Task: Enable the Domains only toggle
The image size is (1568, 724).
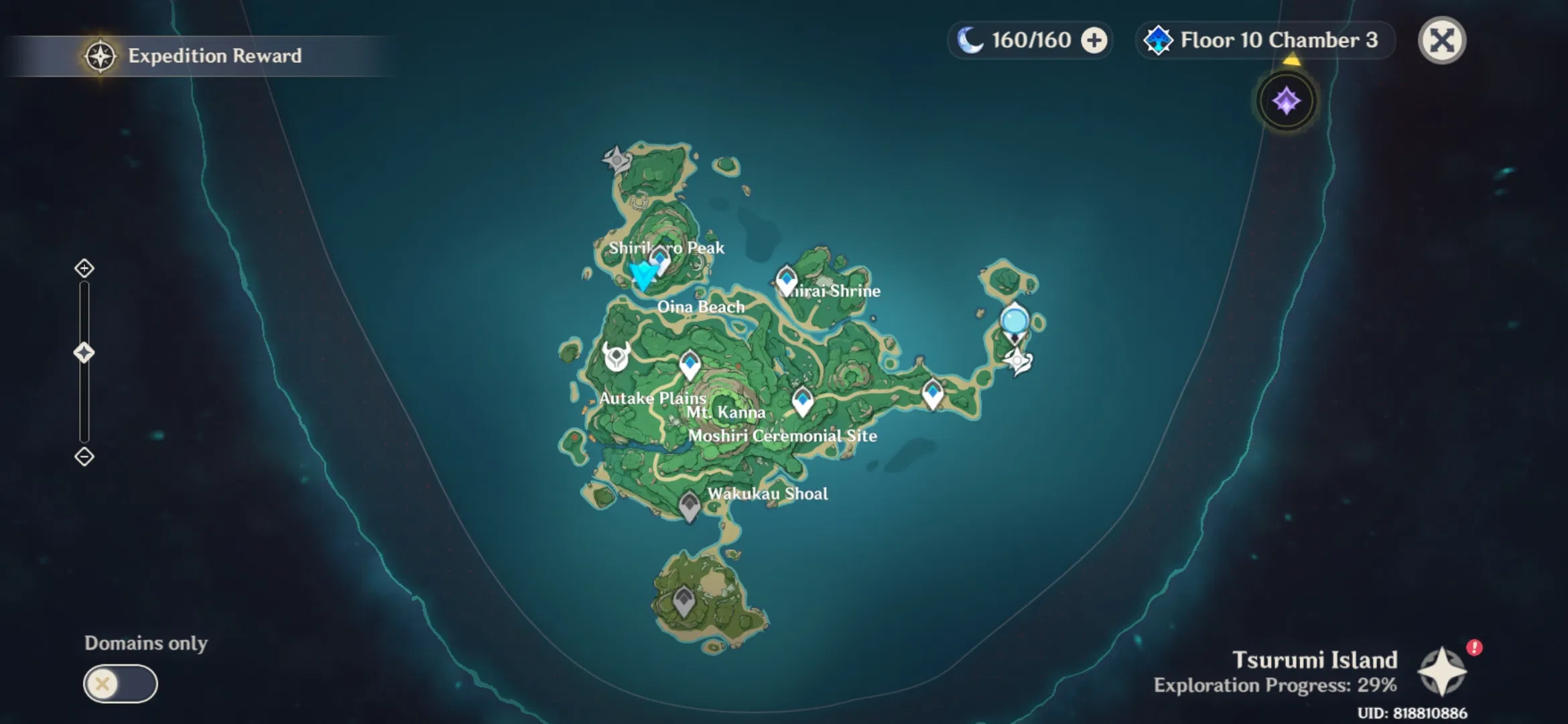Action: 121,682
